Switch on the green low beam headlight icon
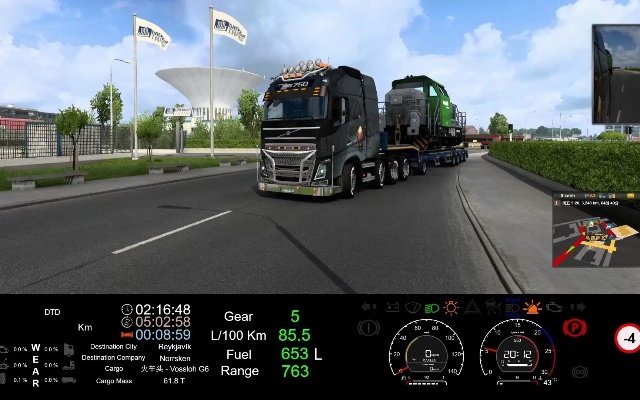Screen dimensions: 640x400 click(x=431, y=307)
